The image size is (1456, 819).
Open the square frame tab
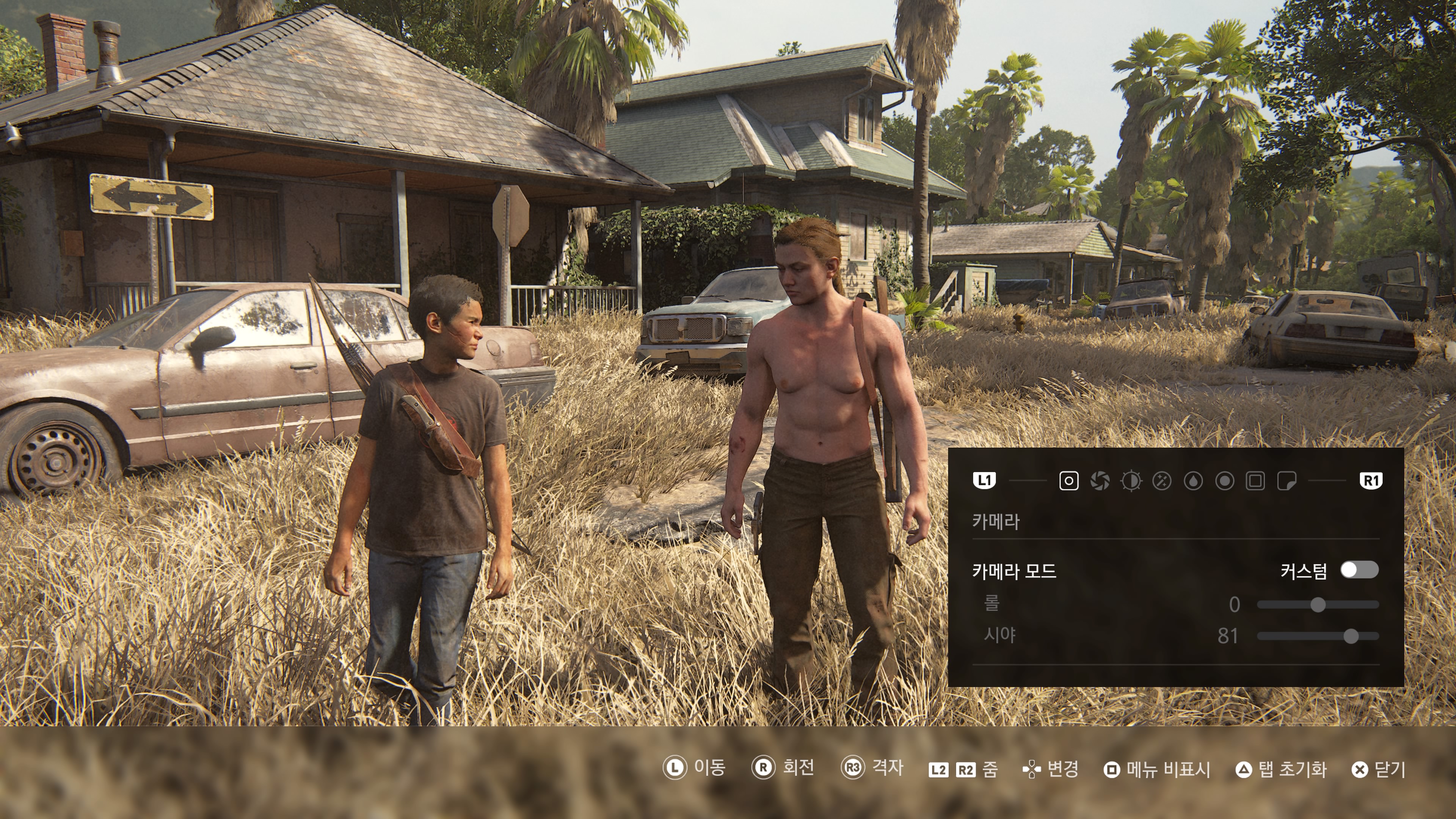click(1255, 481)
